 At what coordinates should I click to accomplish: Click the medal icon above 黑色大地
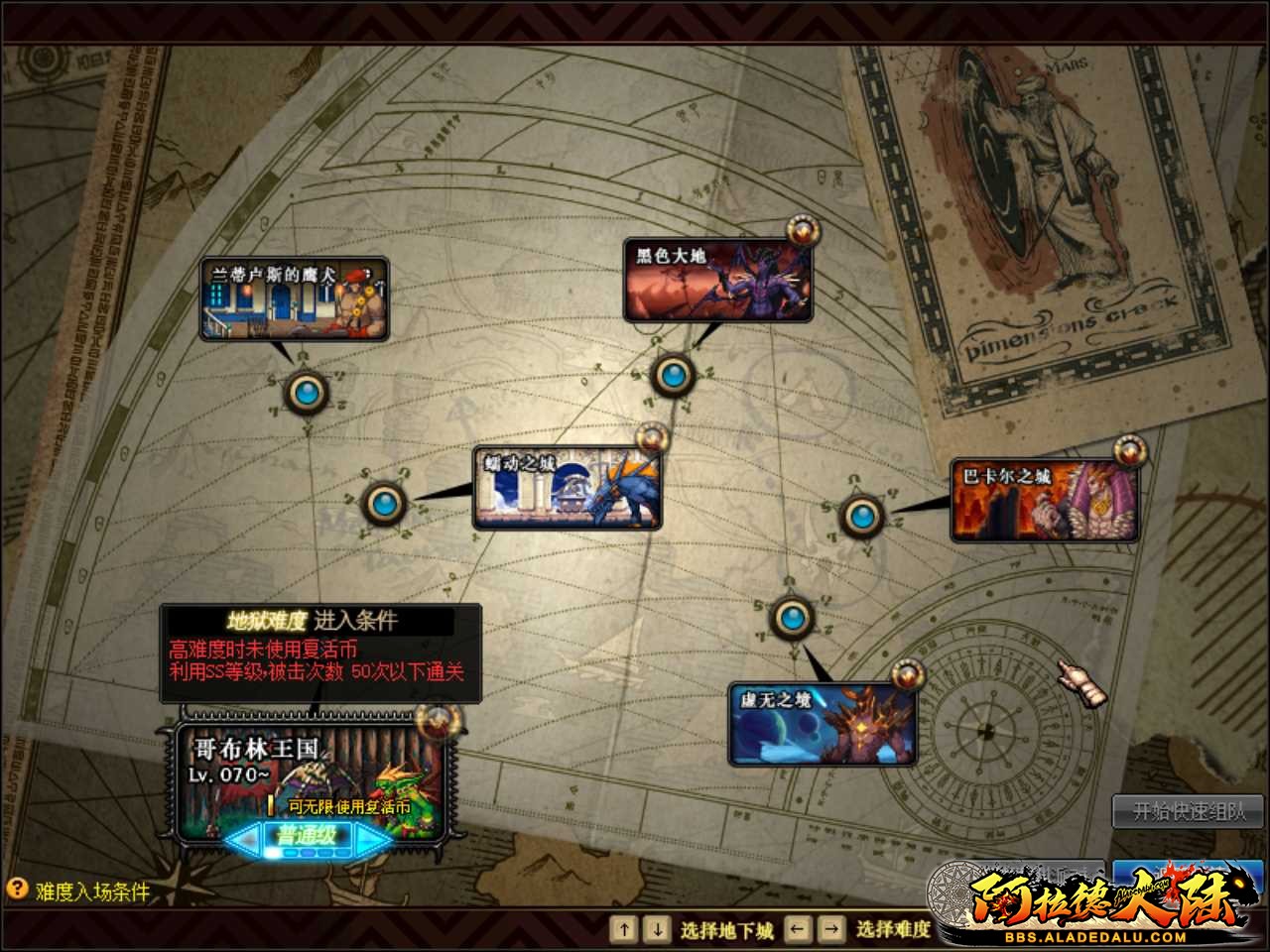click(x=802, y=230)
